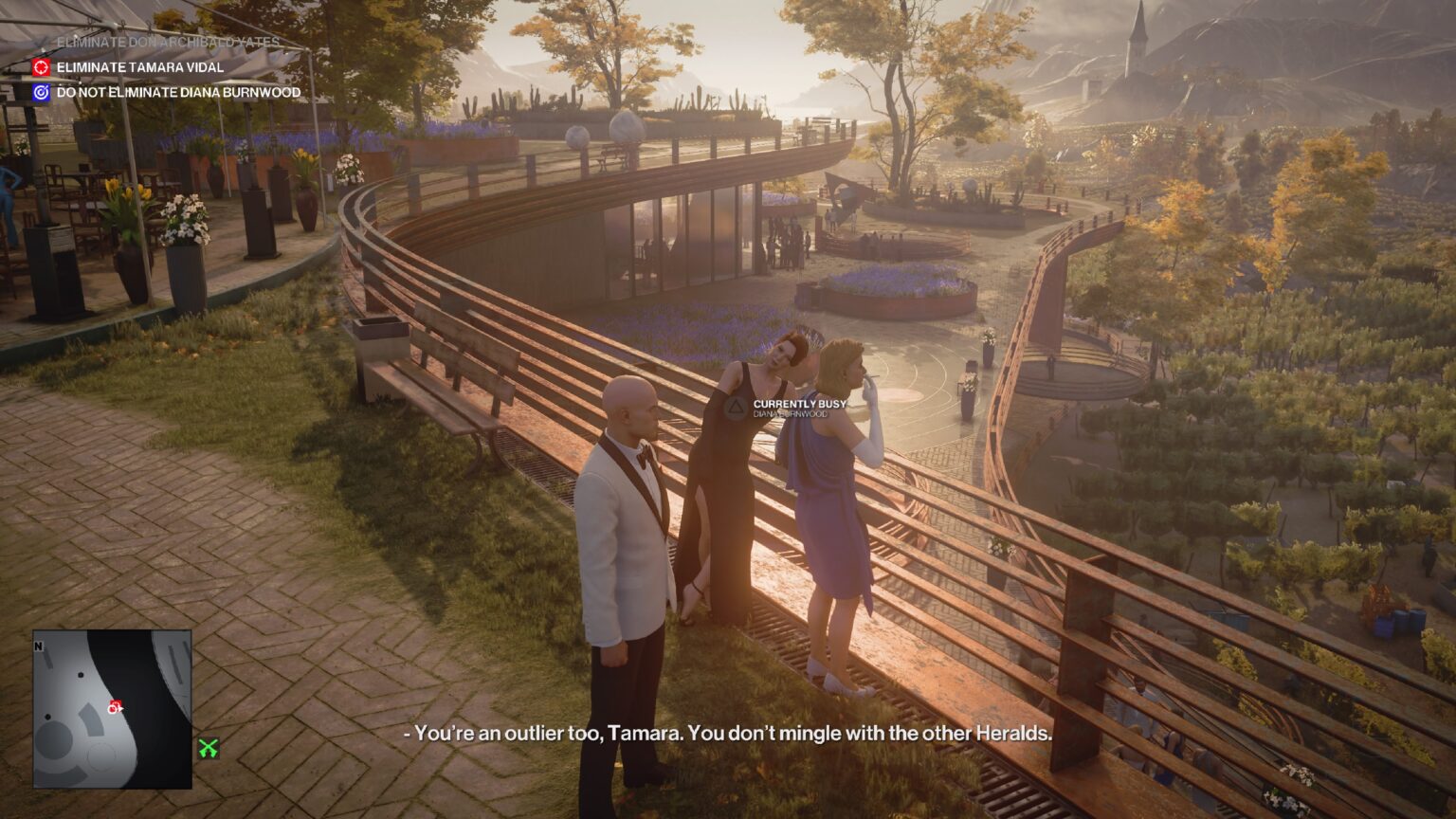Screen dimensions: 1456x819
Task: Click a black camera dot on the minimap
Action: tap(80, 675)
